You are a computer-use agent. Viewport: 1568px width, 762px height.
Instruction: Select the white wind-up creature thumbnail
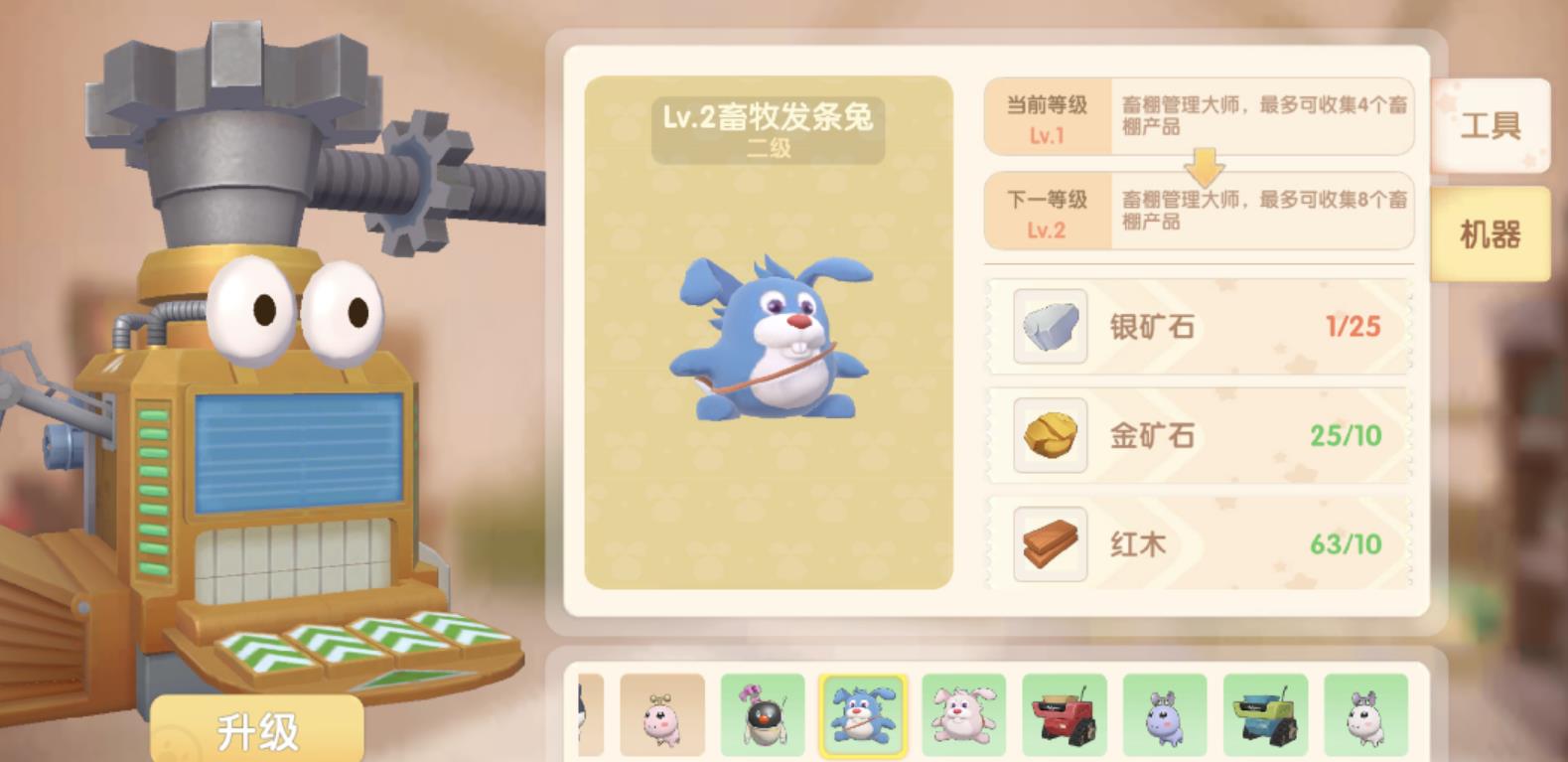click(1365, 716)
